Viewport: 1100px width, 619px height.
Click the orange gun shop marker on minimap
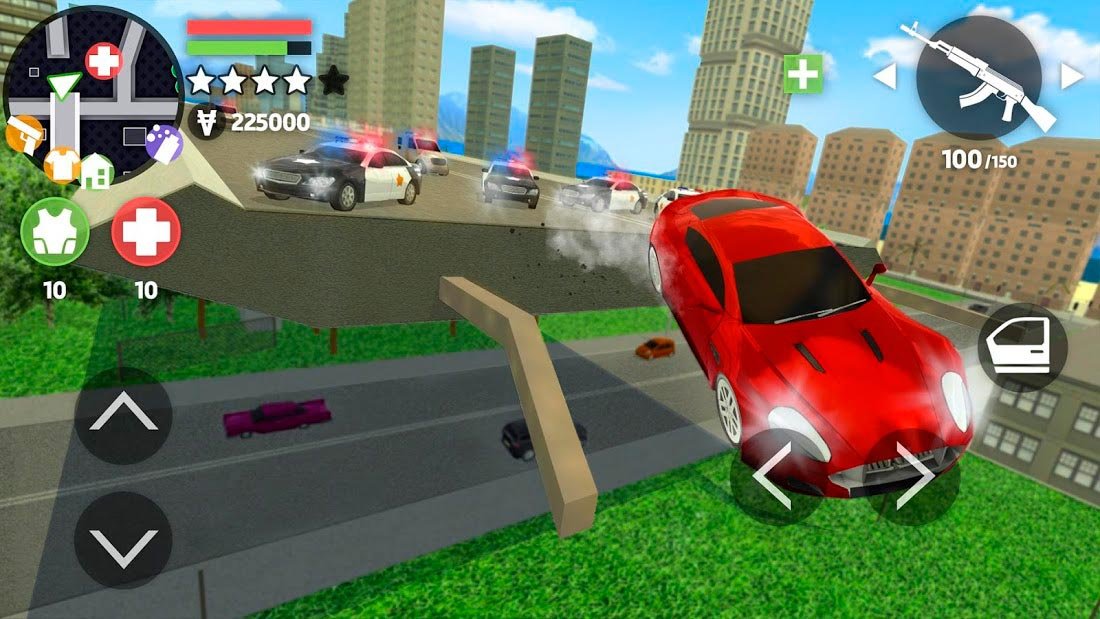coord(23,134)
